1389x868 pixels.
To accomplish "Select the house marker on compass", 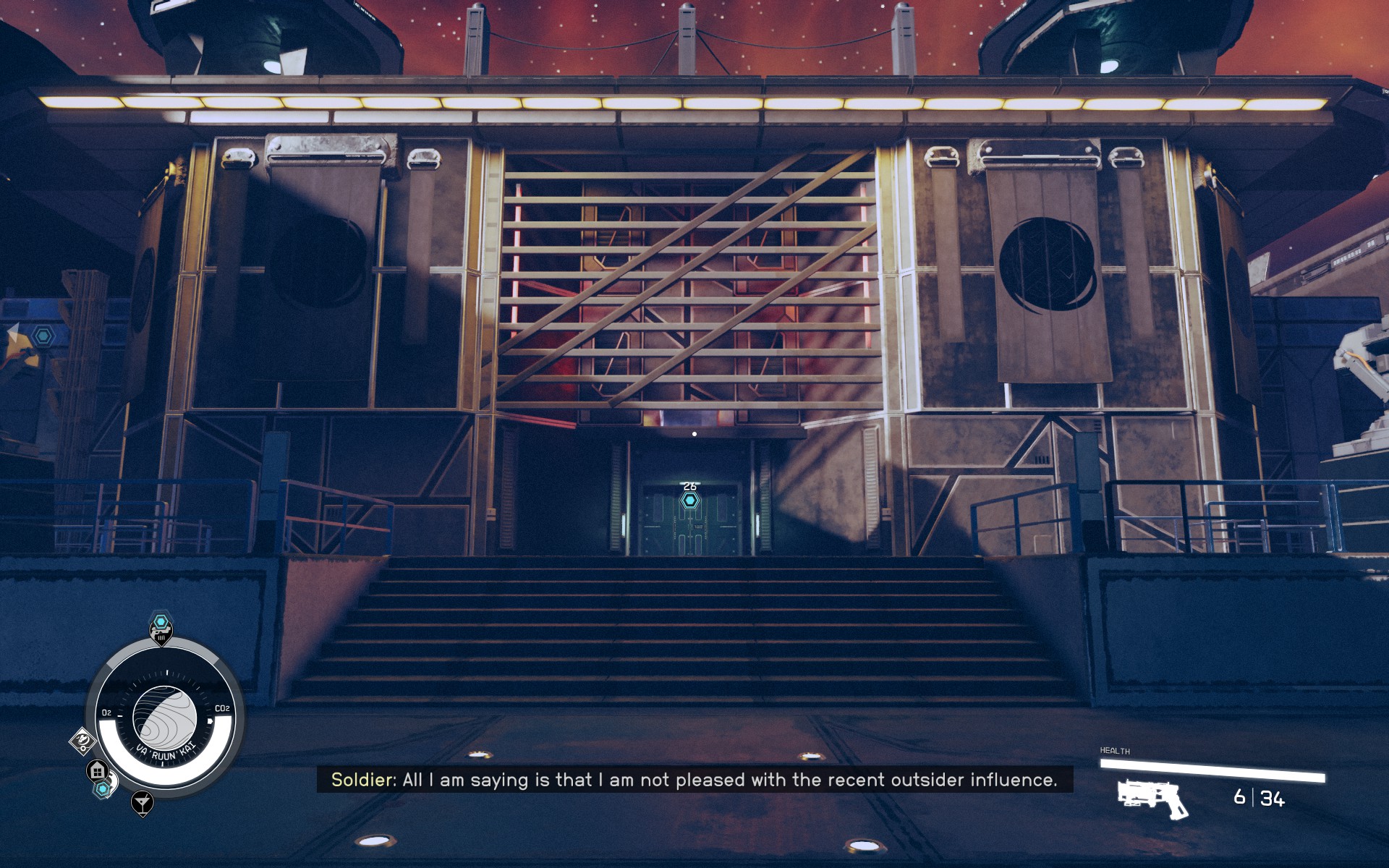I will click(x=98, y=770).
